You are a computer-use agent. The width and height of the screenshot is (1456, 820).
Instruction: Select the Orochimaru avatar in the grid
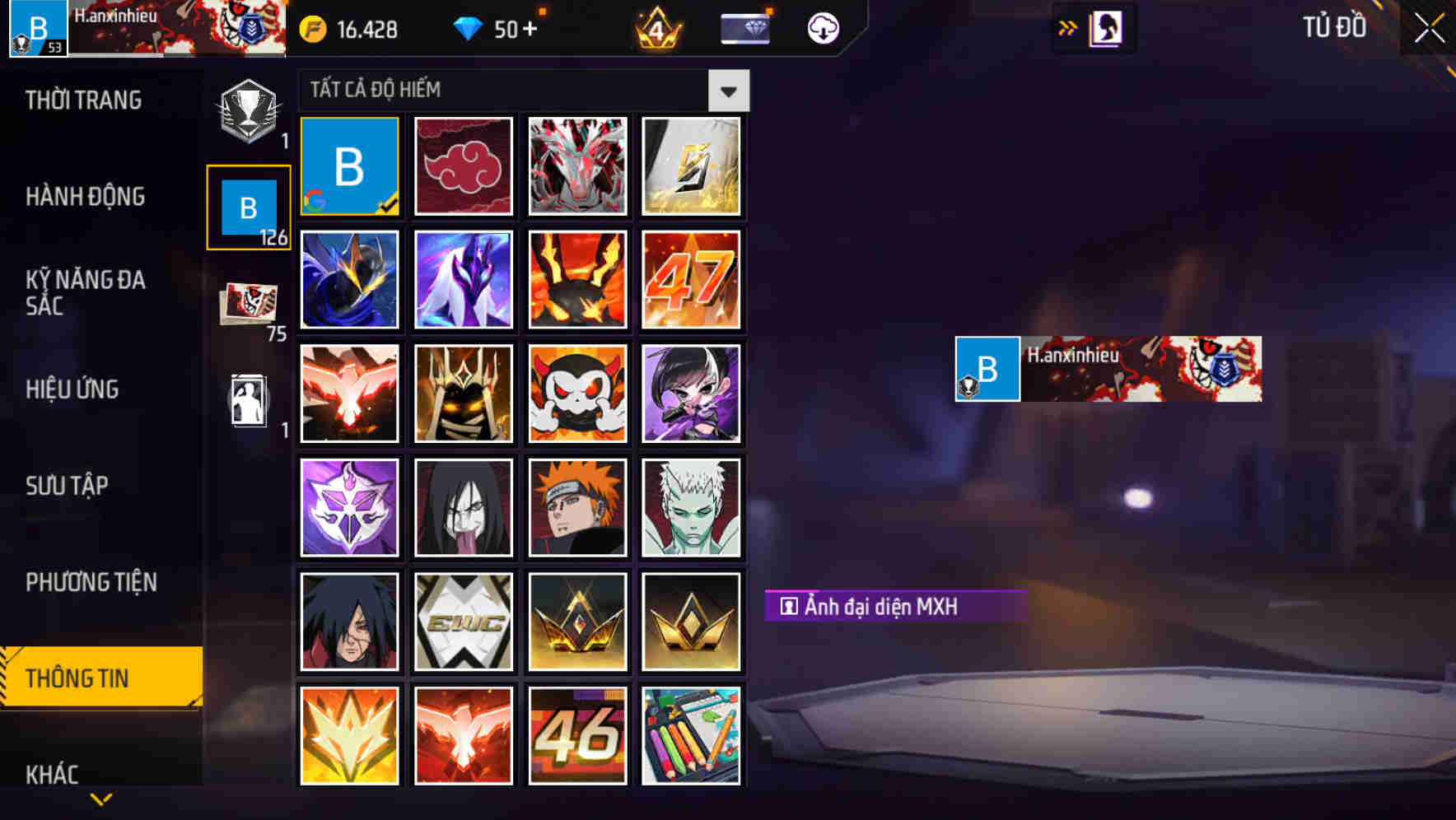(464, 507)
